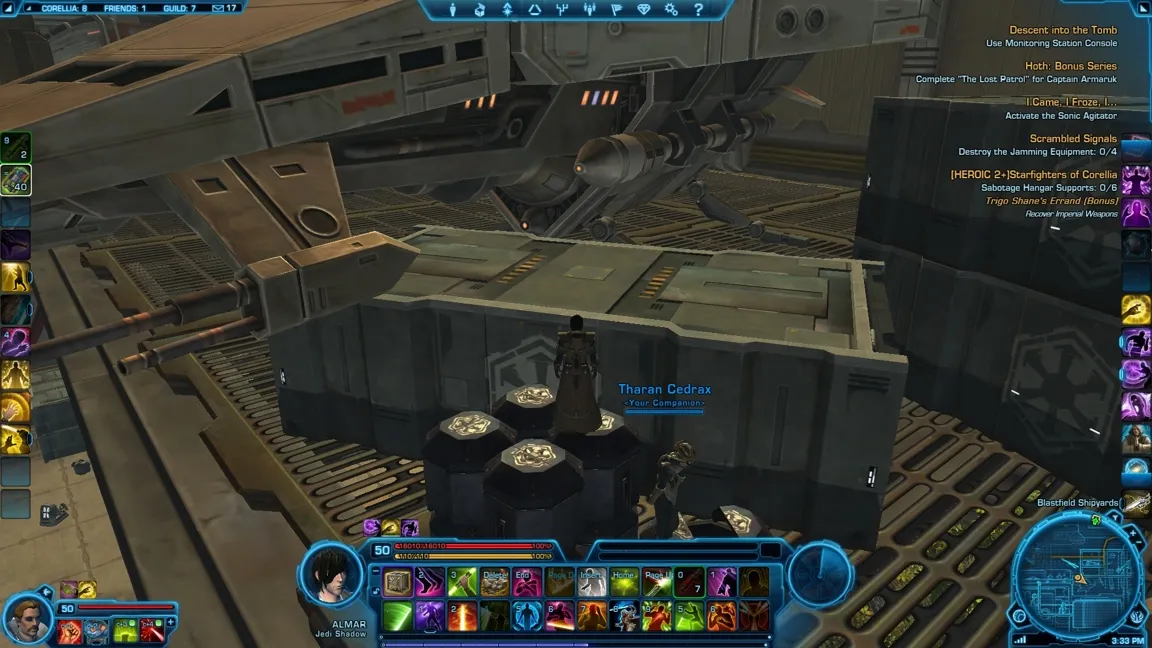Click the Descent into the Tomb quest

pos(1063,30)
